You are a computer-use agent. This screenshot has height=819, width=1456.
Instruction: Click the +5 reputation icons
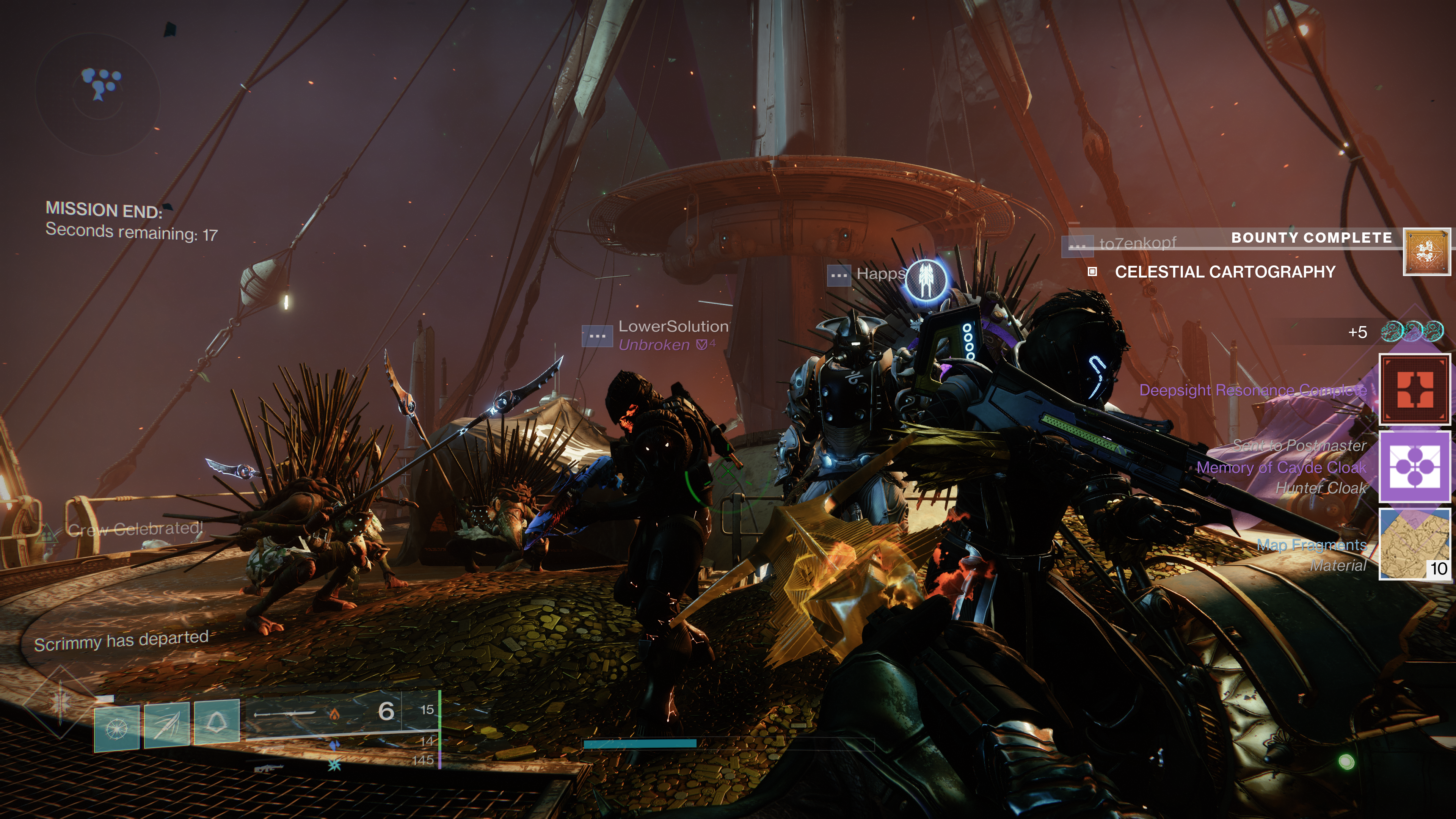tap(1411, 332)
